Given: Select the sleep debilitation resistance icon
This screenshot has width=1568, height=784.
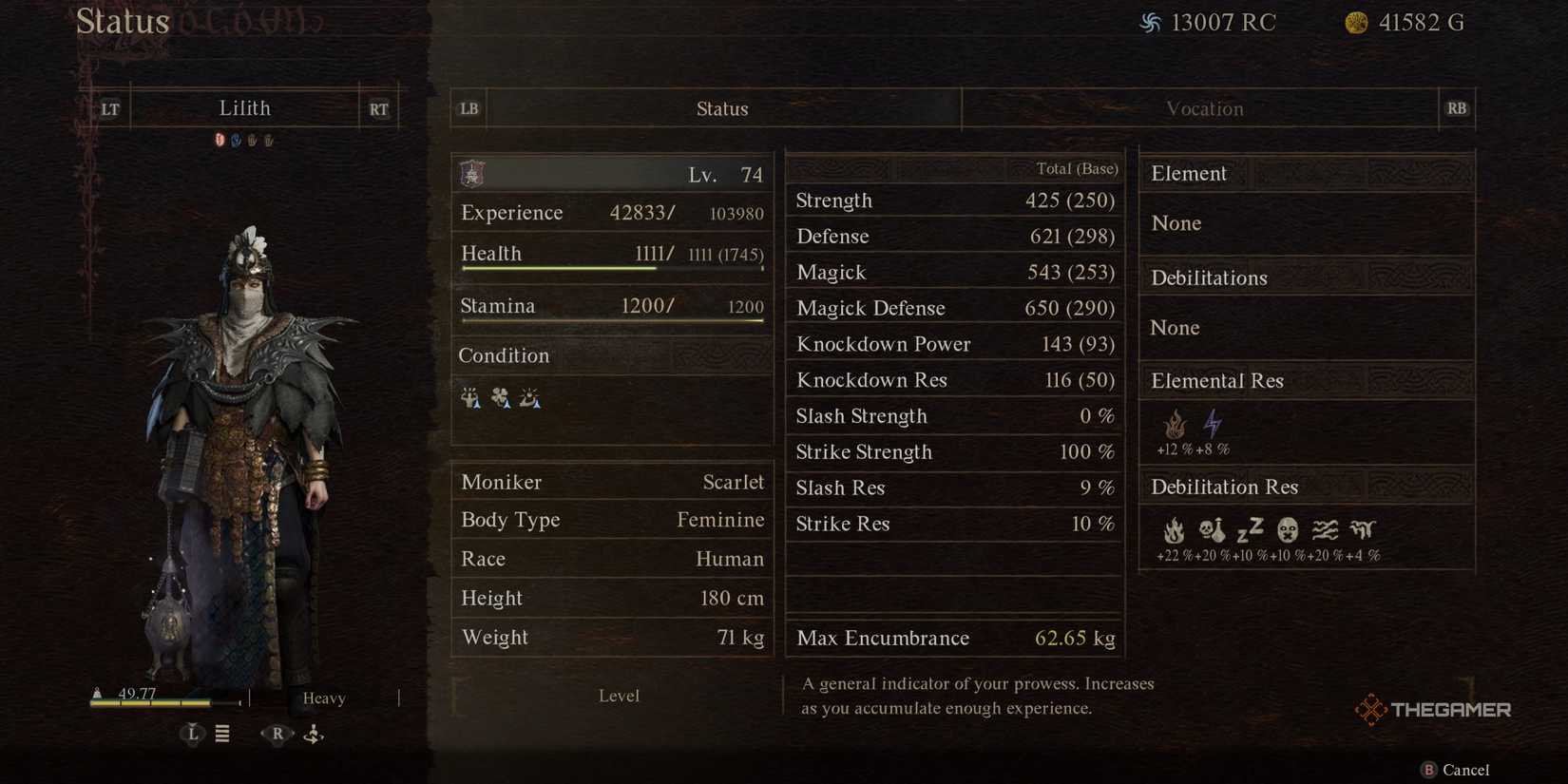Looking at the screenshot, I should pyautogui.click(x=1252, y=529).
